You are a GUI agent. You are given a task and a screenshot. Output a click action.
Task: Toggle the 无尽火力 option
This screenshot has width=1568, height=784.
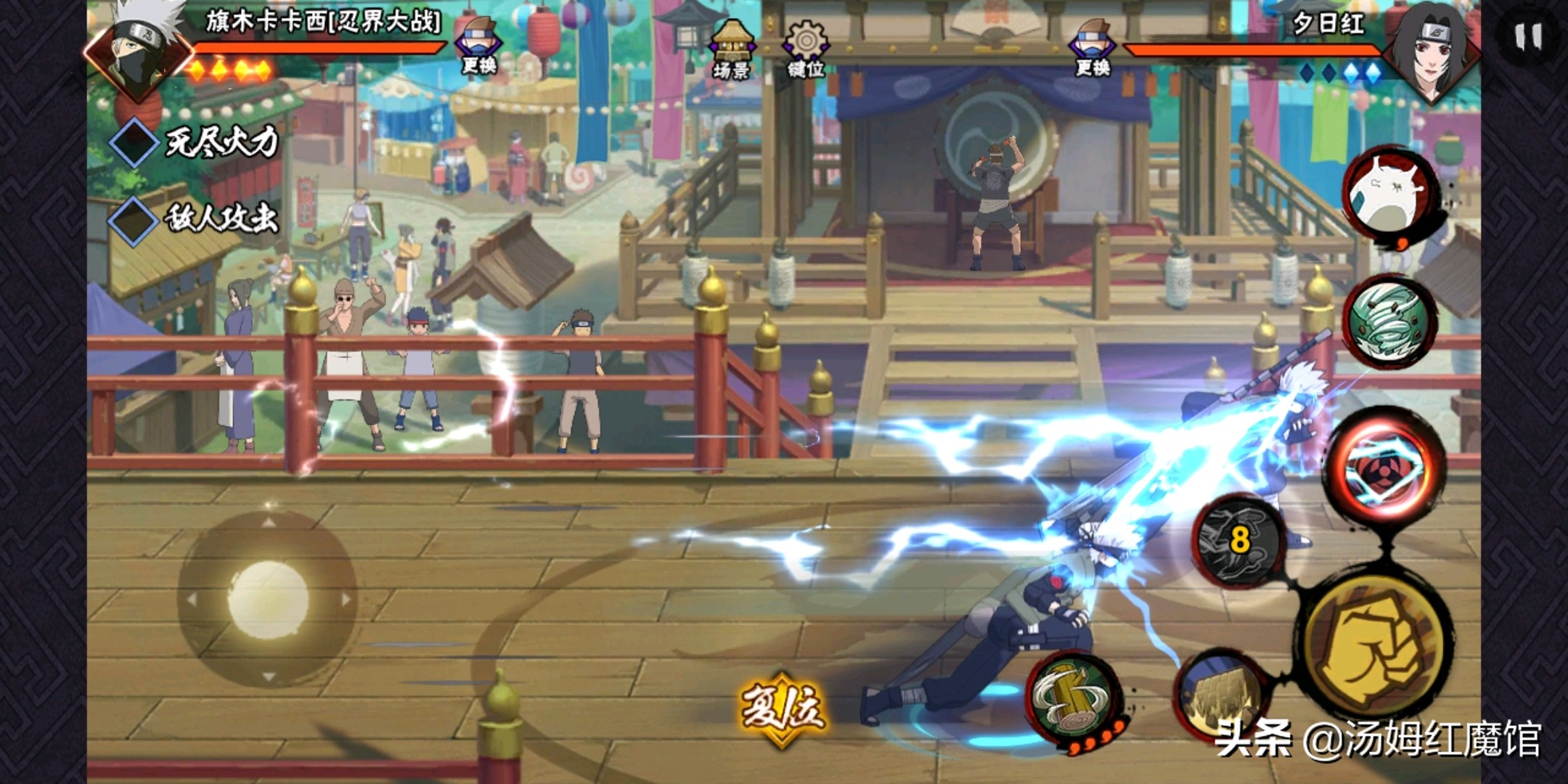[x=134, y=143]
